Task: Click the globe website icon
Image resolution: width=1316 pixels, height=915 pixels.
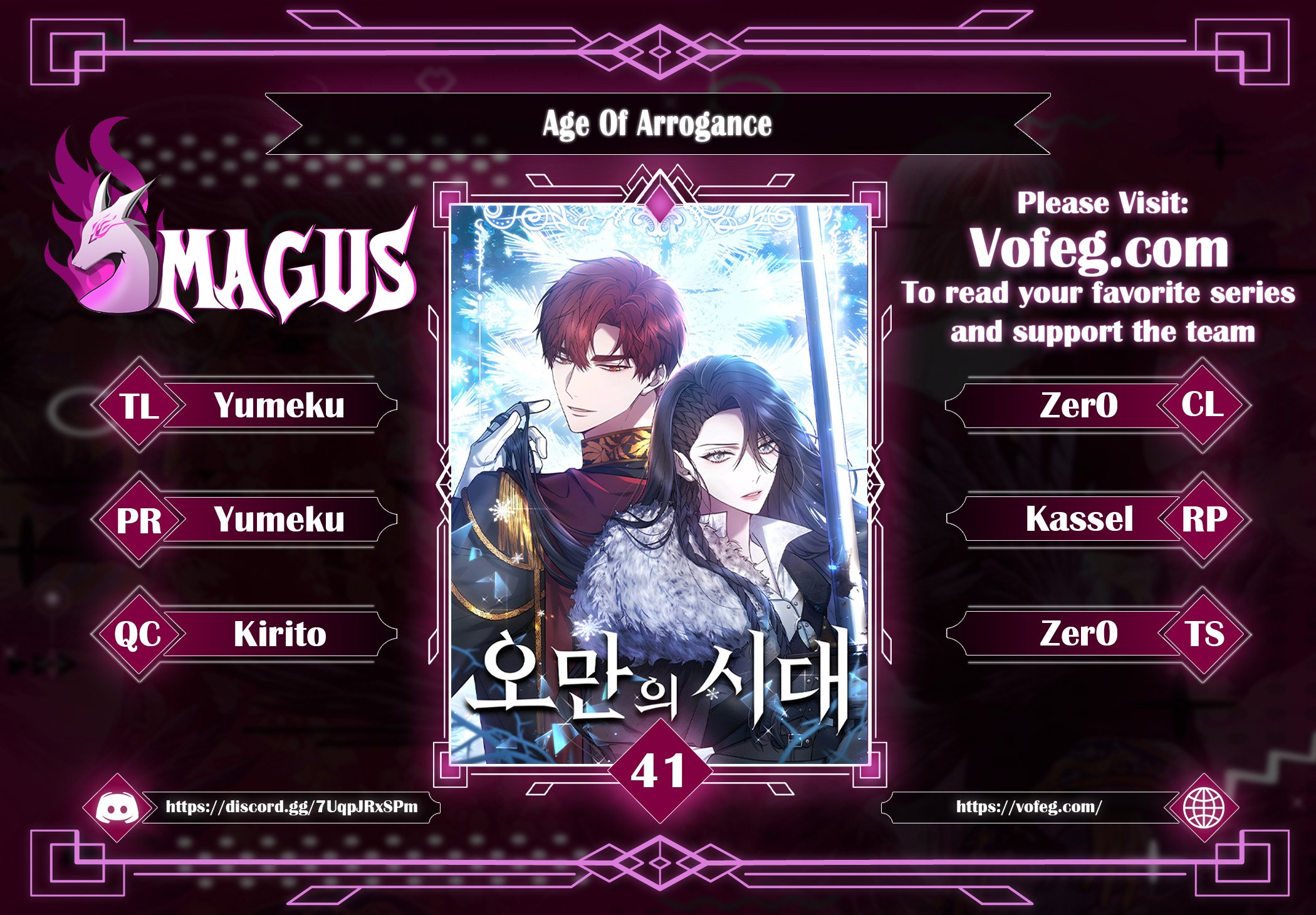Action: click(1203, 808)
